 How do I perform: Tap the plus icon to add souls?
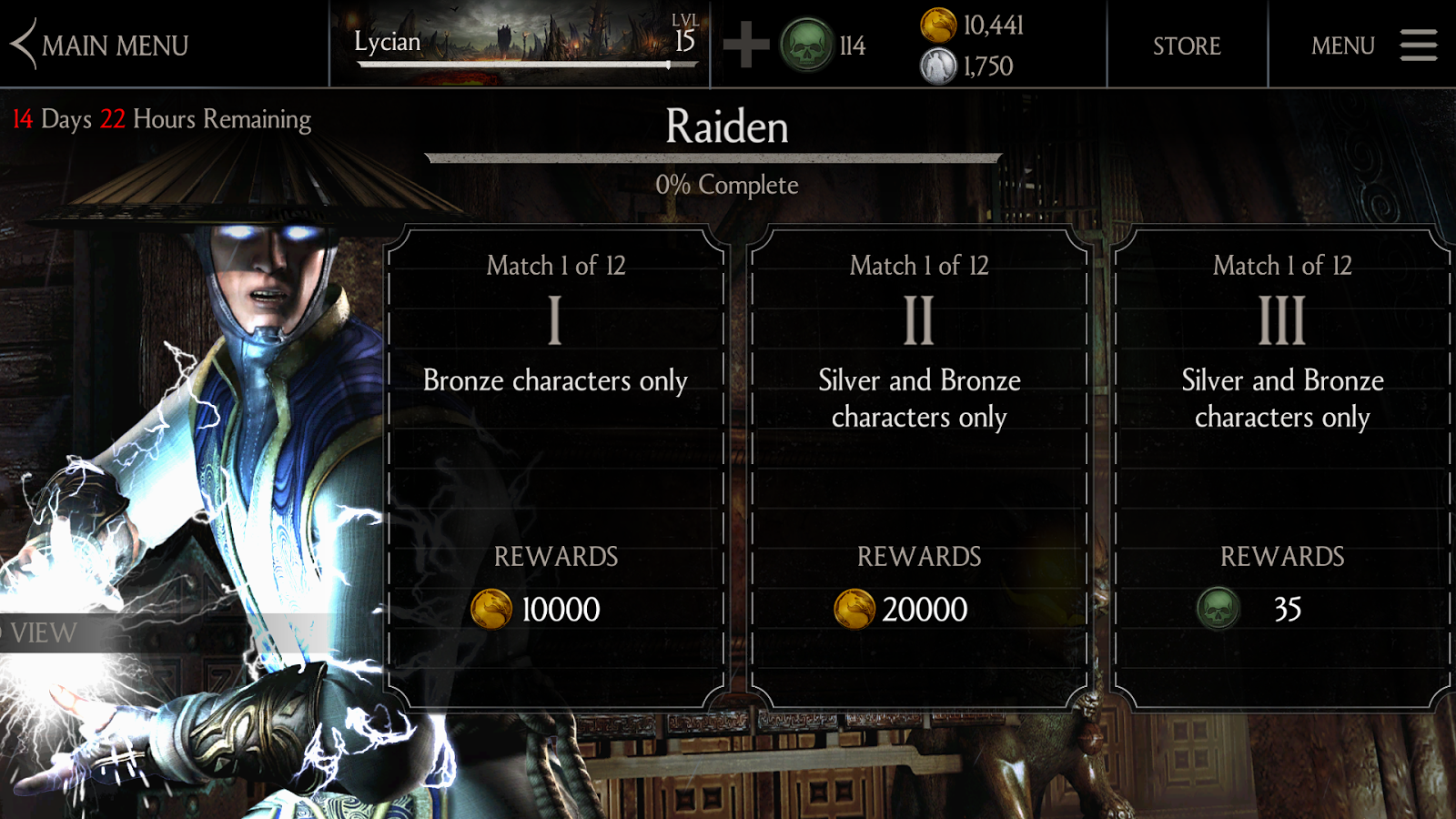tap(745, 45)
